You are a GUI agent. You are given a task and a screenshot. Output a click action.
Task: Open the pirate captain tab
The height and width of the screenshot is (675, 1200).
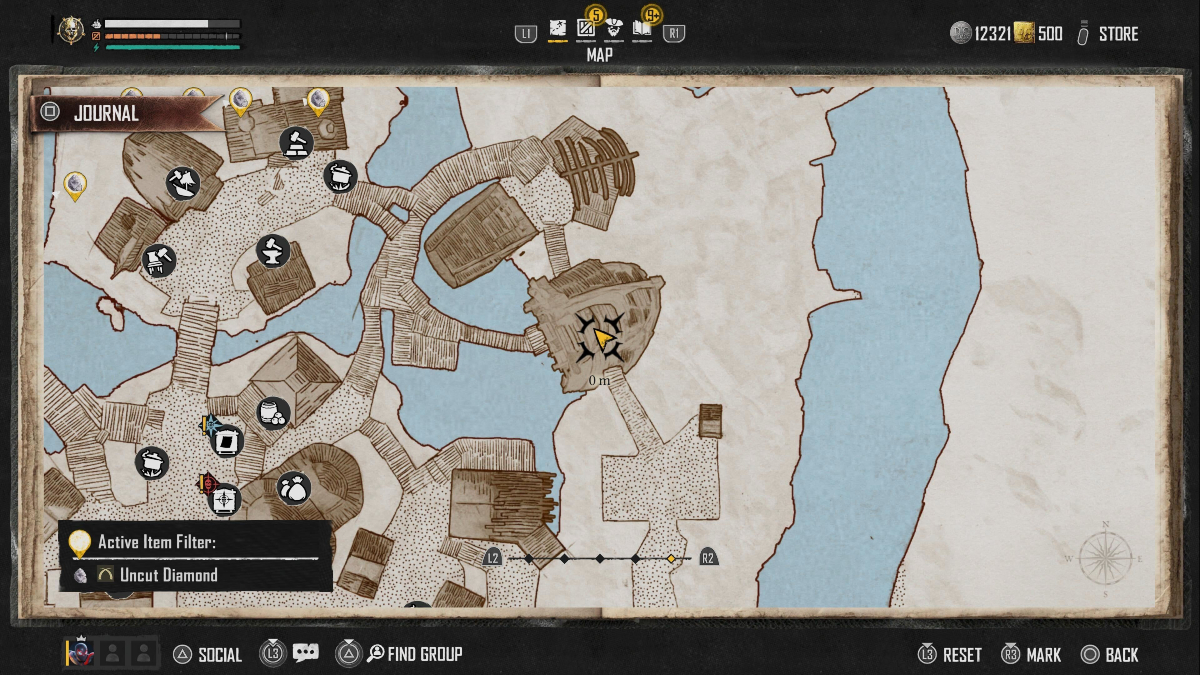(x=614, y=31)
